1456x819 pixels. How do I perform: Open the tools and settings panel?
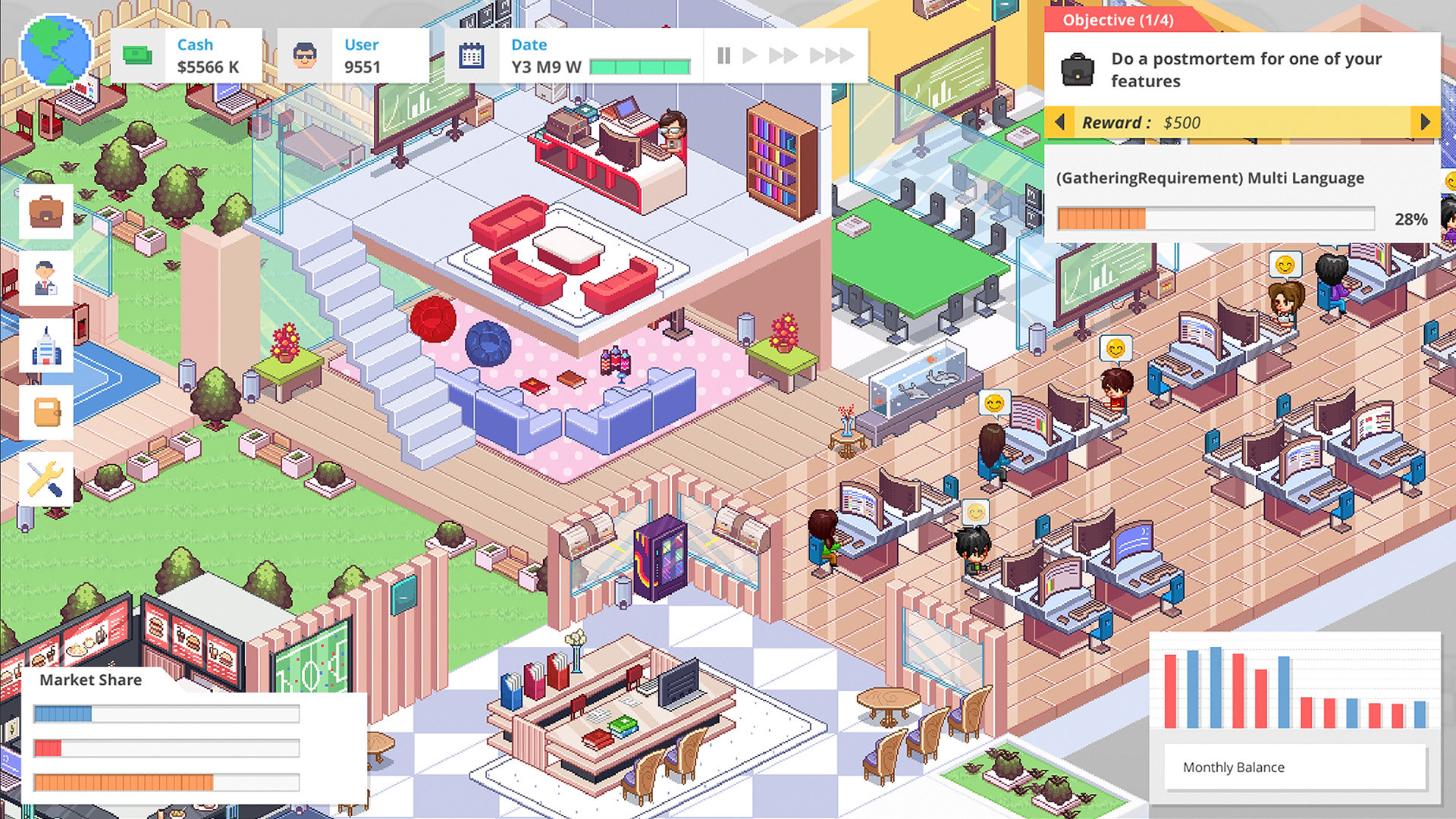47,479
